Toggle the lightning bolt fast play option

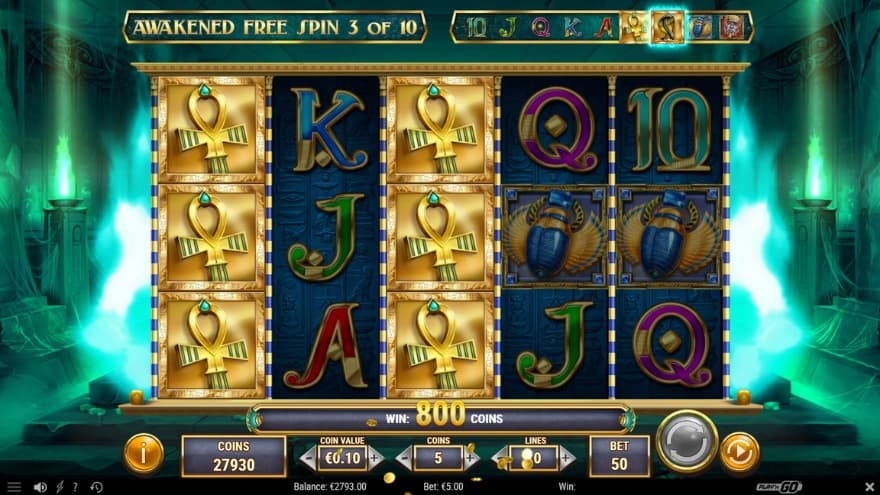tap(60, 487)
